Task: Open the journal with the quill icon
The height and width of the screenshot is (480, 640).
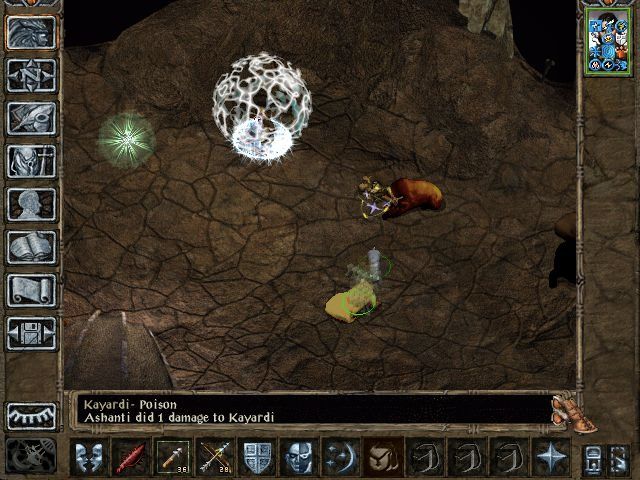Action: coord(32,118)
